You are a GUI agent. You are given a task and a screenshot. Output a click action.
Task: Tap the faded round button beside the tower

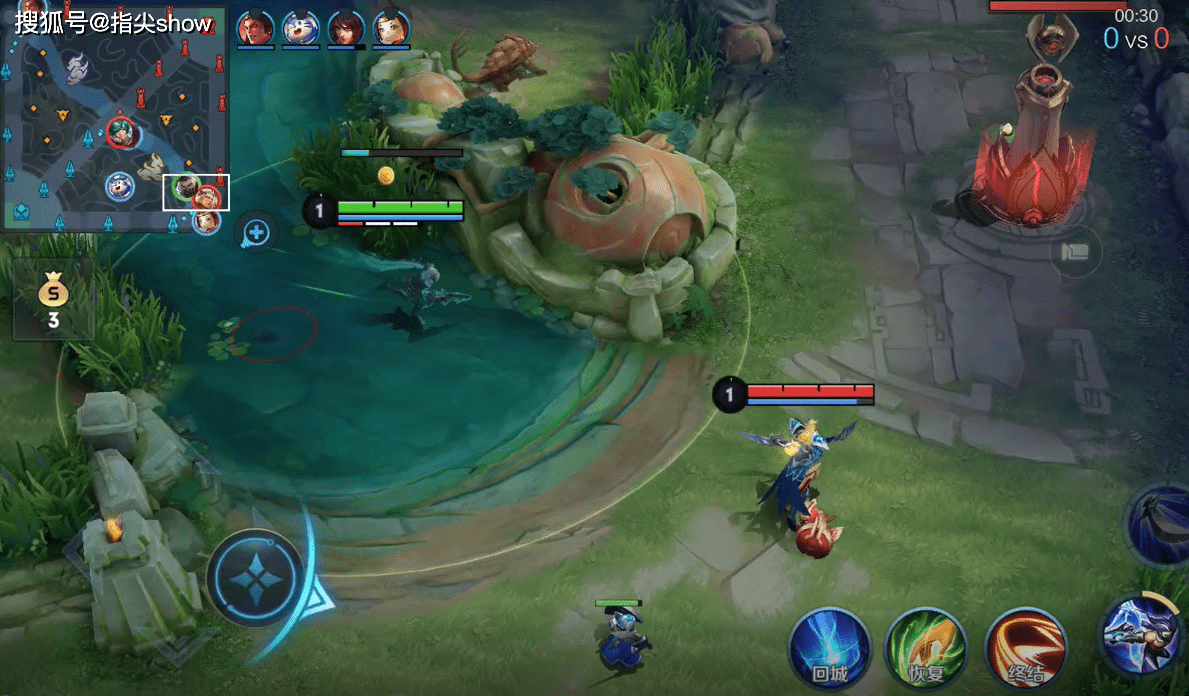pos(1075,252)
